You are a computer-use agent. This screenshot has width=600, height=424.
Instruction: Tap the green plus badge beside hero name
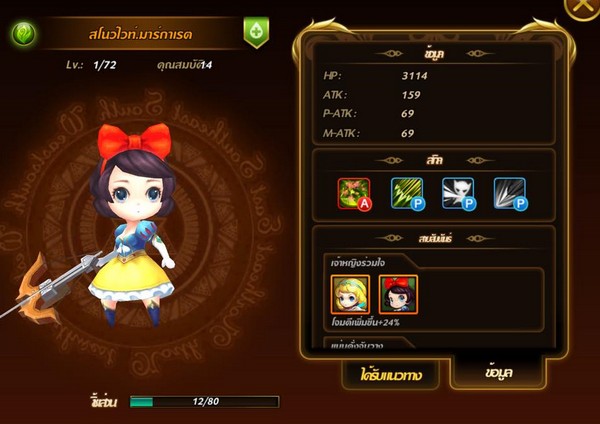pos(256,32)
